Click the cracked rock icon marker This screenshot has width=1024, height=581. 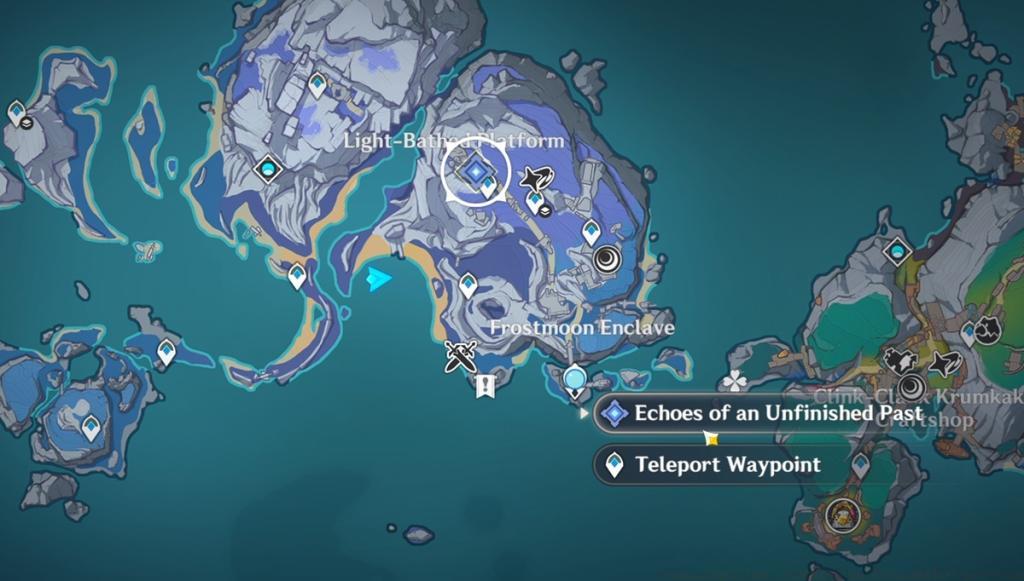988,329
